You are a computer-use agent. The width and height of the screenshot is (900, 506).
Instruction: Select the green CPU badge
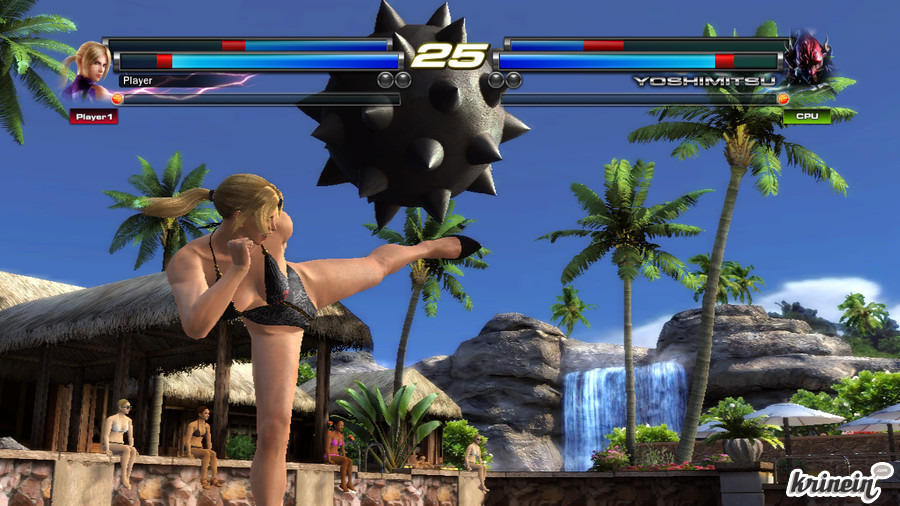[806, 116]
